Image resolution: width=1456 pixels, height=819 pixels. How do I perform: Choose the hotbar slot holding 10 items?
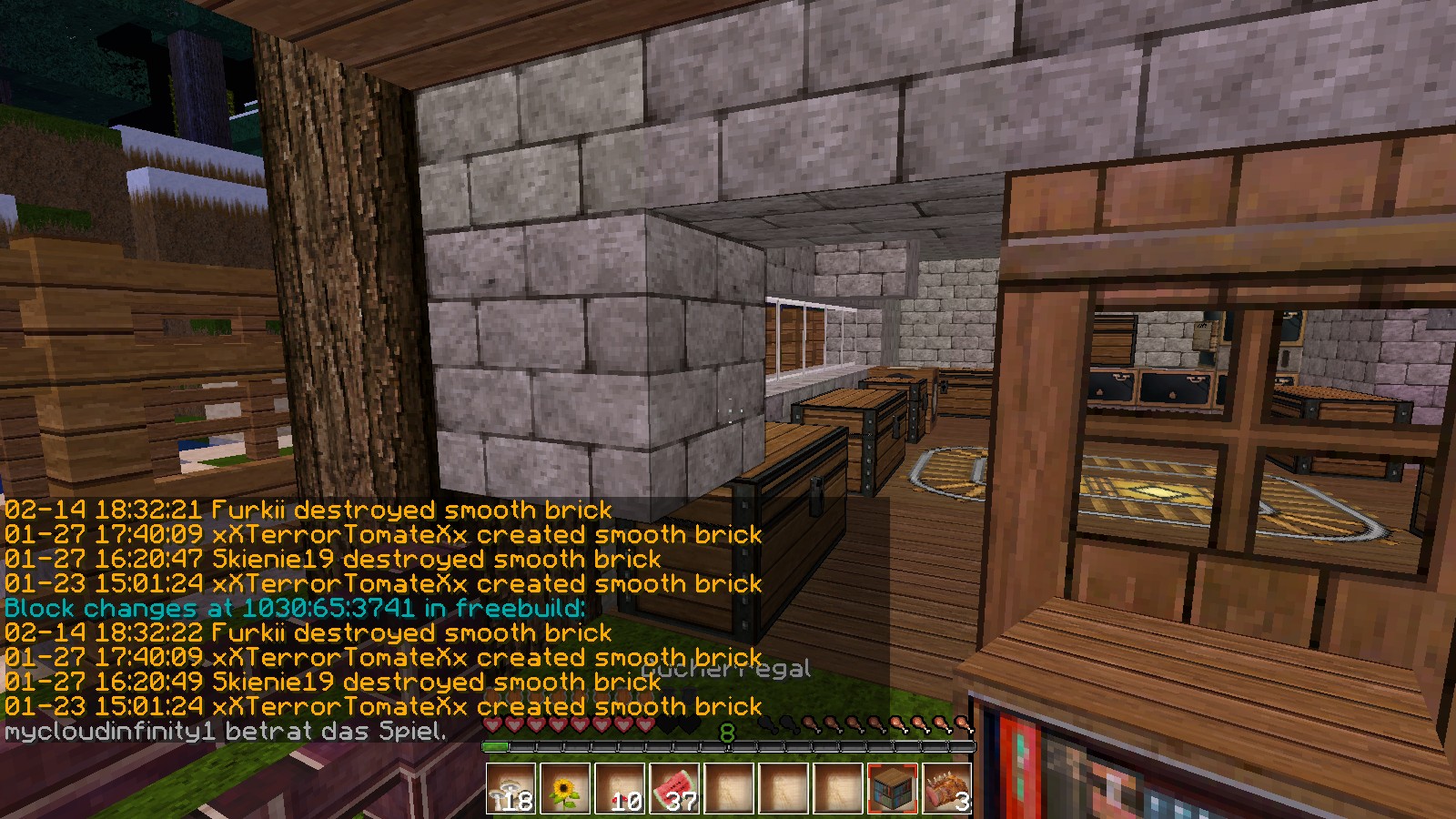[x=620, y=788]
